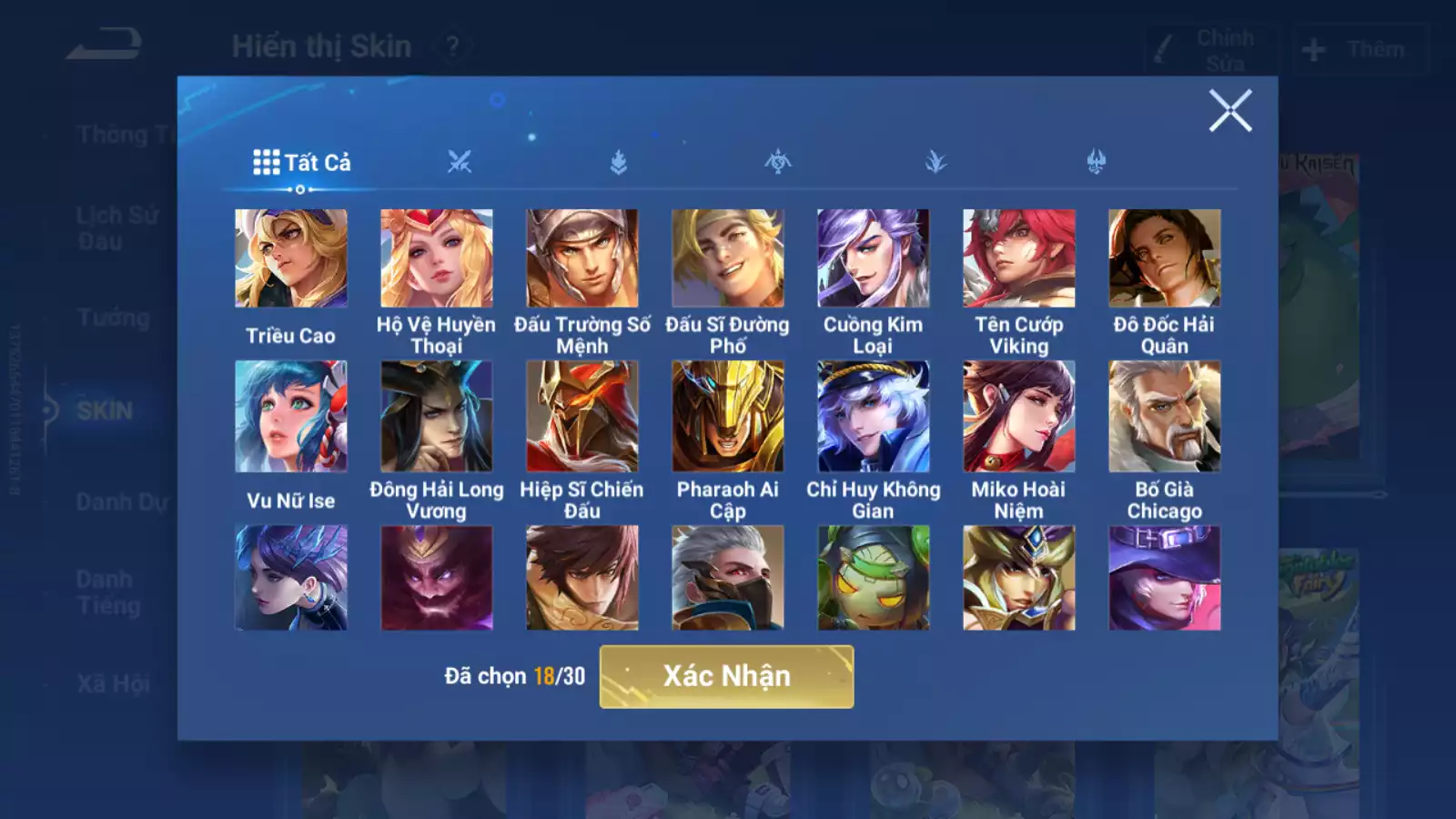Filter by the crossed swords class tab
Viewport: 1456px width, 819px height.
point(460,163)
